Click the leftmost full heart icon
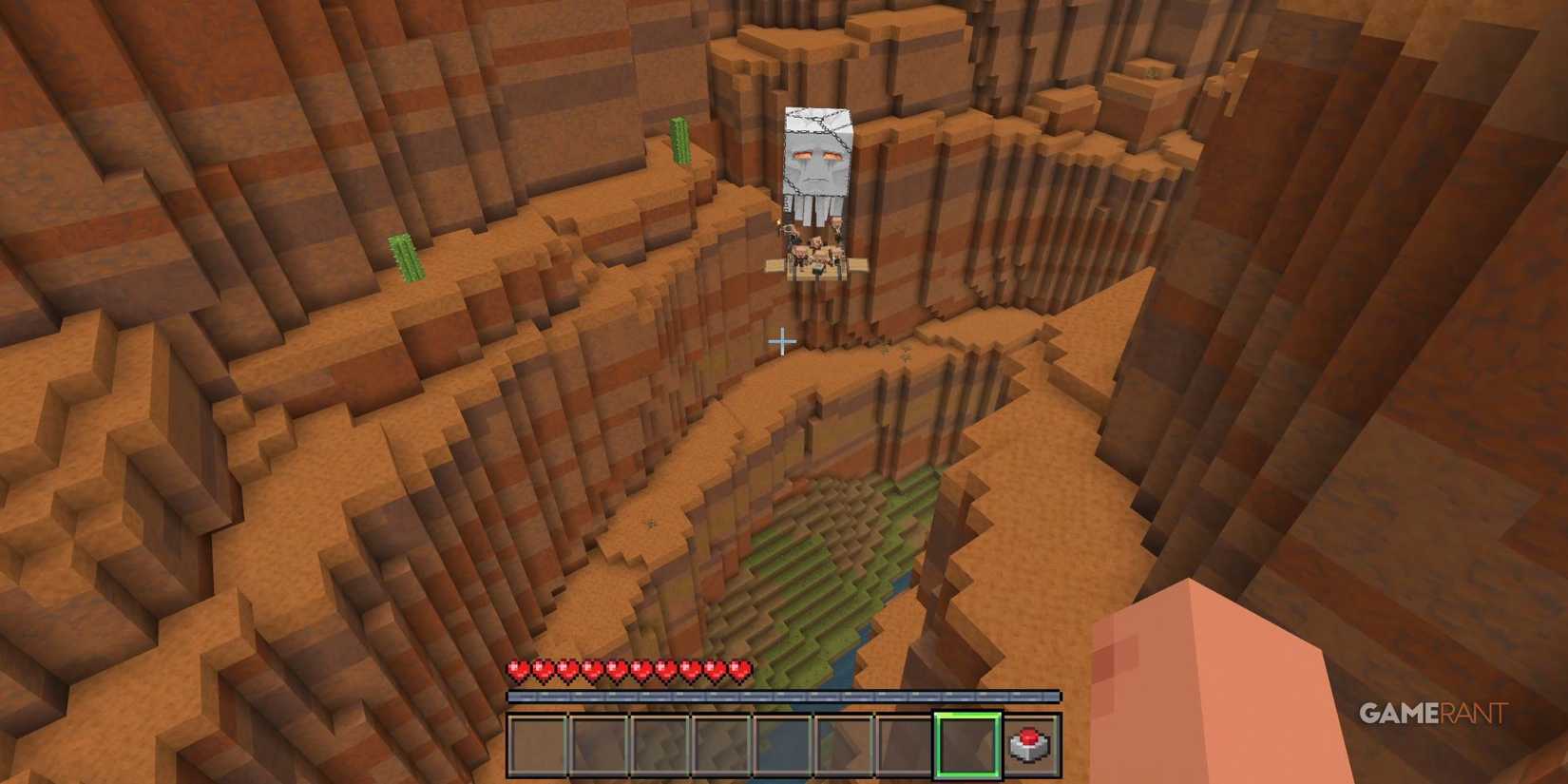Screen dimensions: 1568x784 pyautogui.click(x=516, y=671)
